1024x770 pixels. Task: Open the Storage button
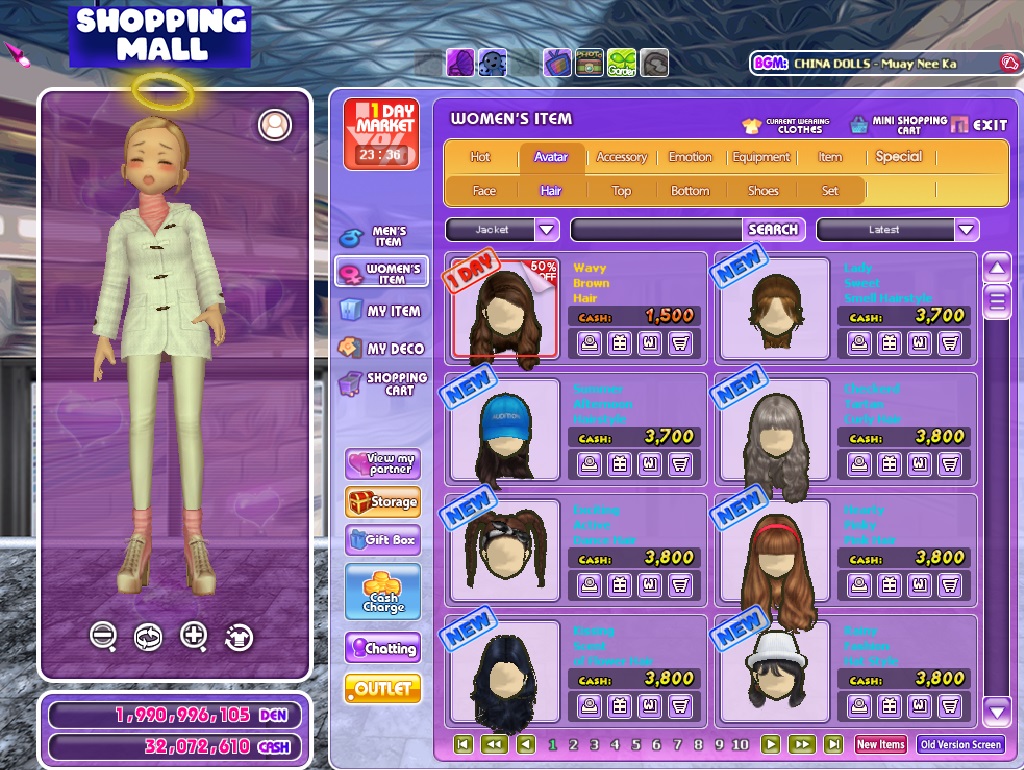(x=383, y=502)
